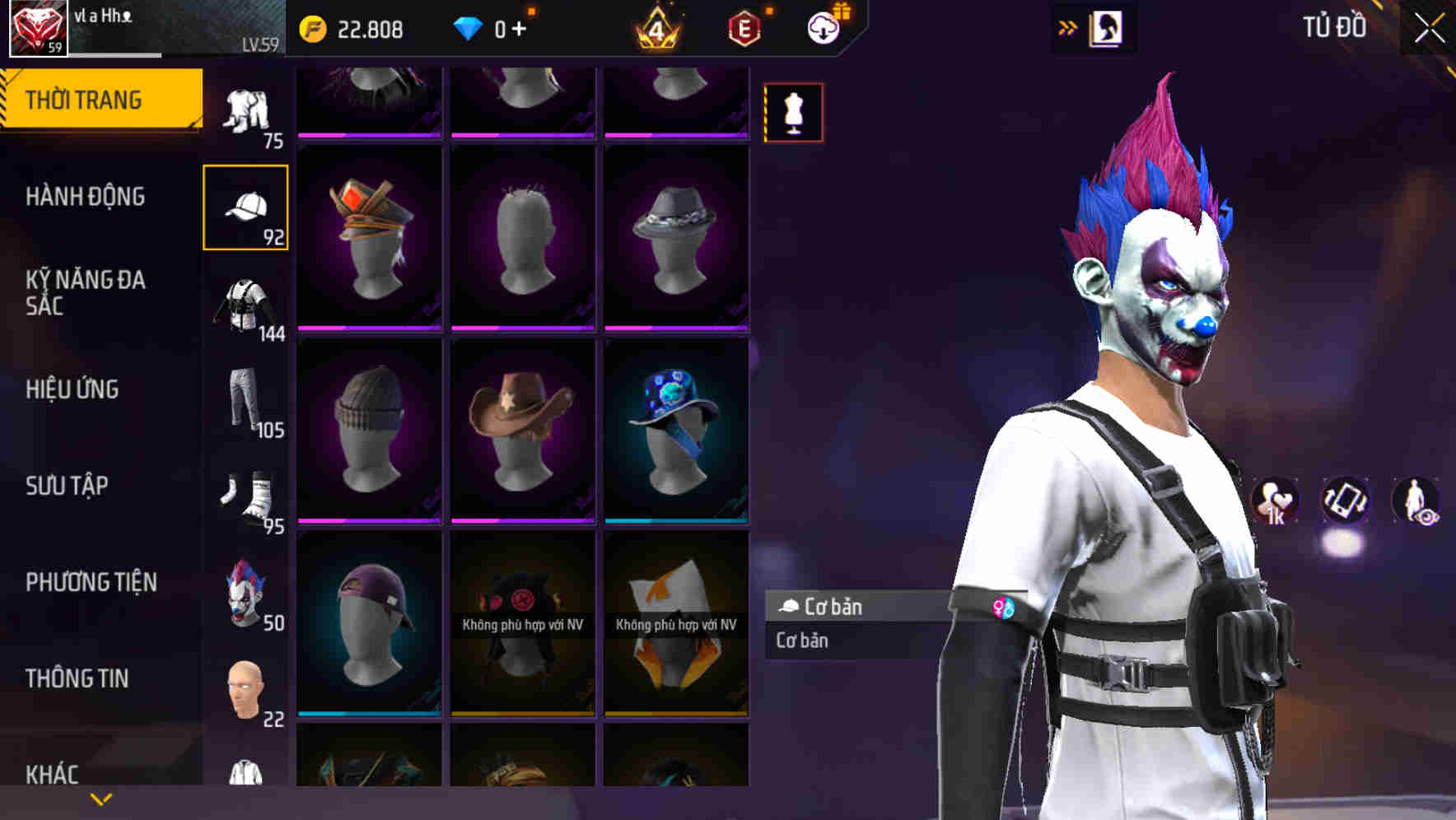
Task: Open the cloud gift download icon
Action: tap(823, 27)
